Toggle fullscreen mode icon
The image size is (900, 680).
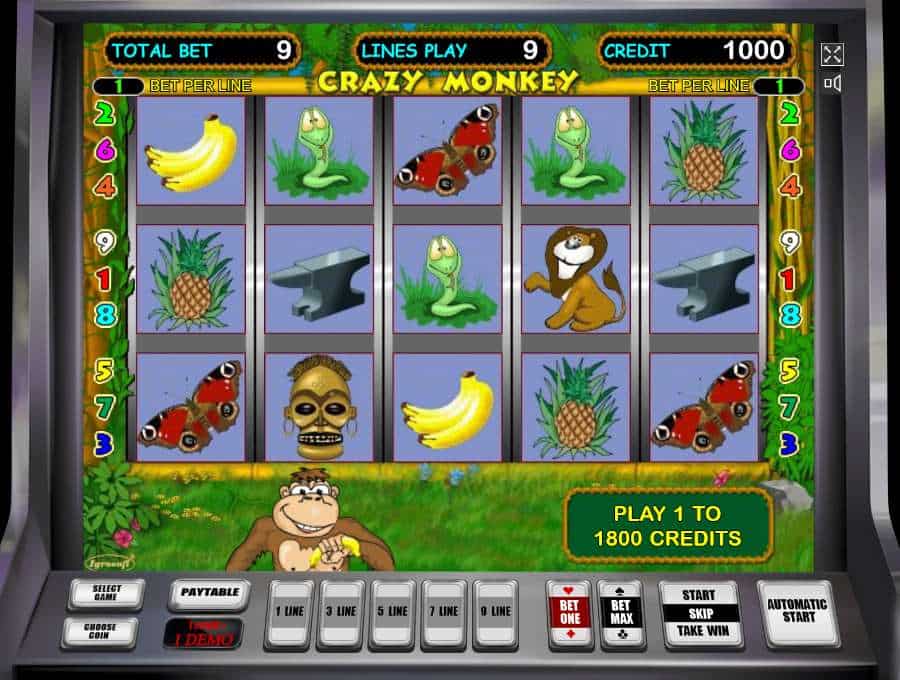[x=832, y=54]
